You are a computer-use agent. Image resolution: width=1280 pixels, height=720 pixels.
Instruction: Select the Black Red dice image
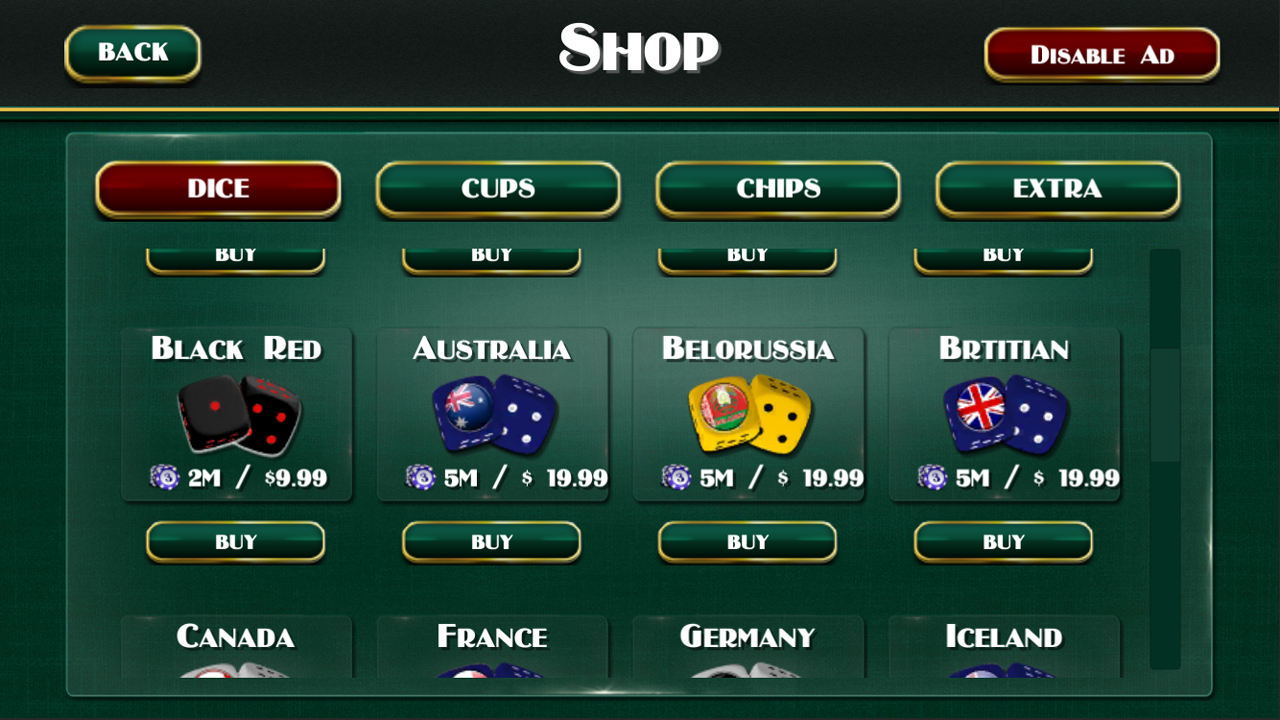(237, 413)
